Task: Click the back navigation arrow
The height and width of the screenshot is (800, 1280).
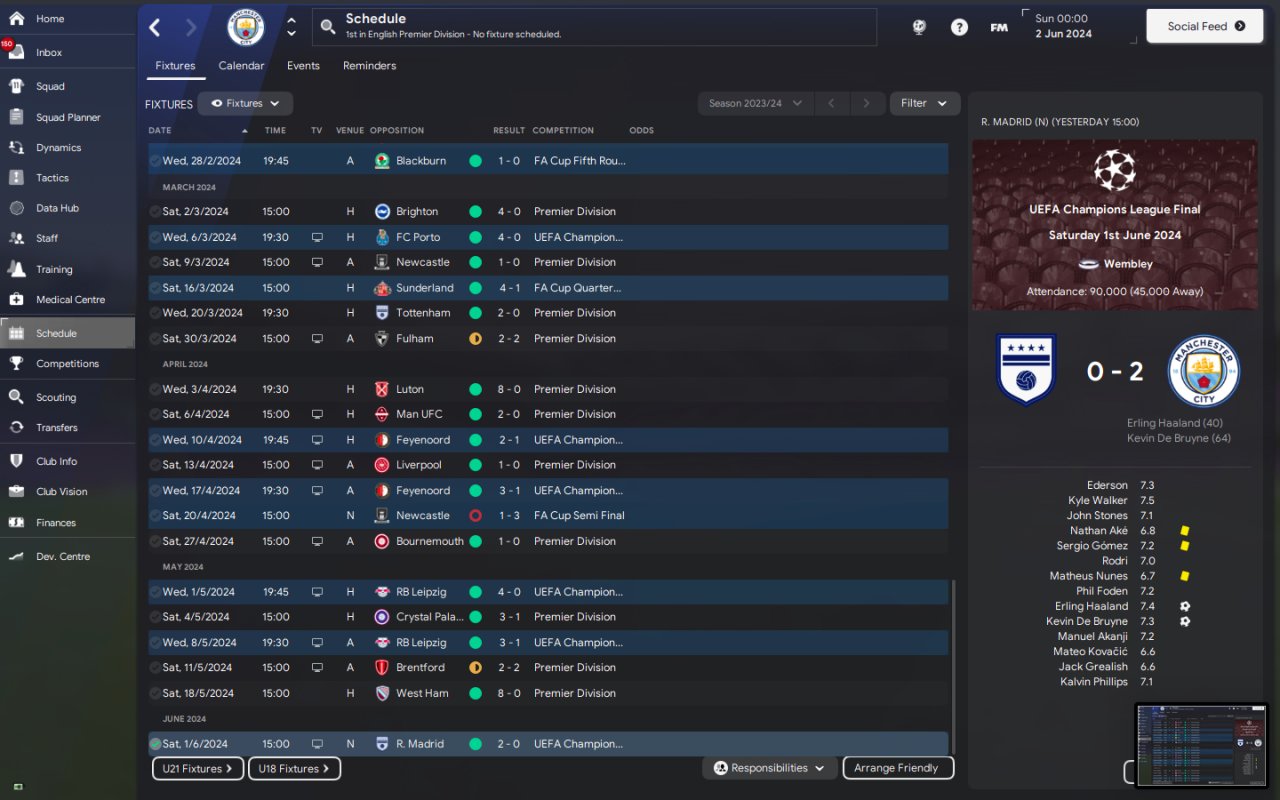Action: (x=155, y=27)
